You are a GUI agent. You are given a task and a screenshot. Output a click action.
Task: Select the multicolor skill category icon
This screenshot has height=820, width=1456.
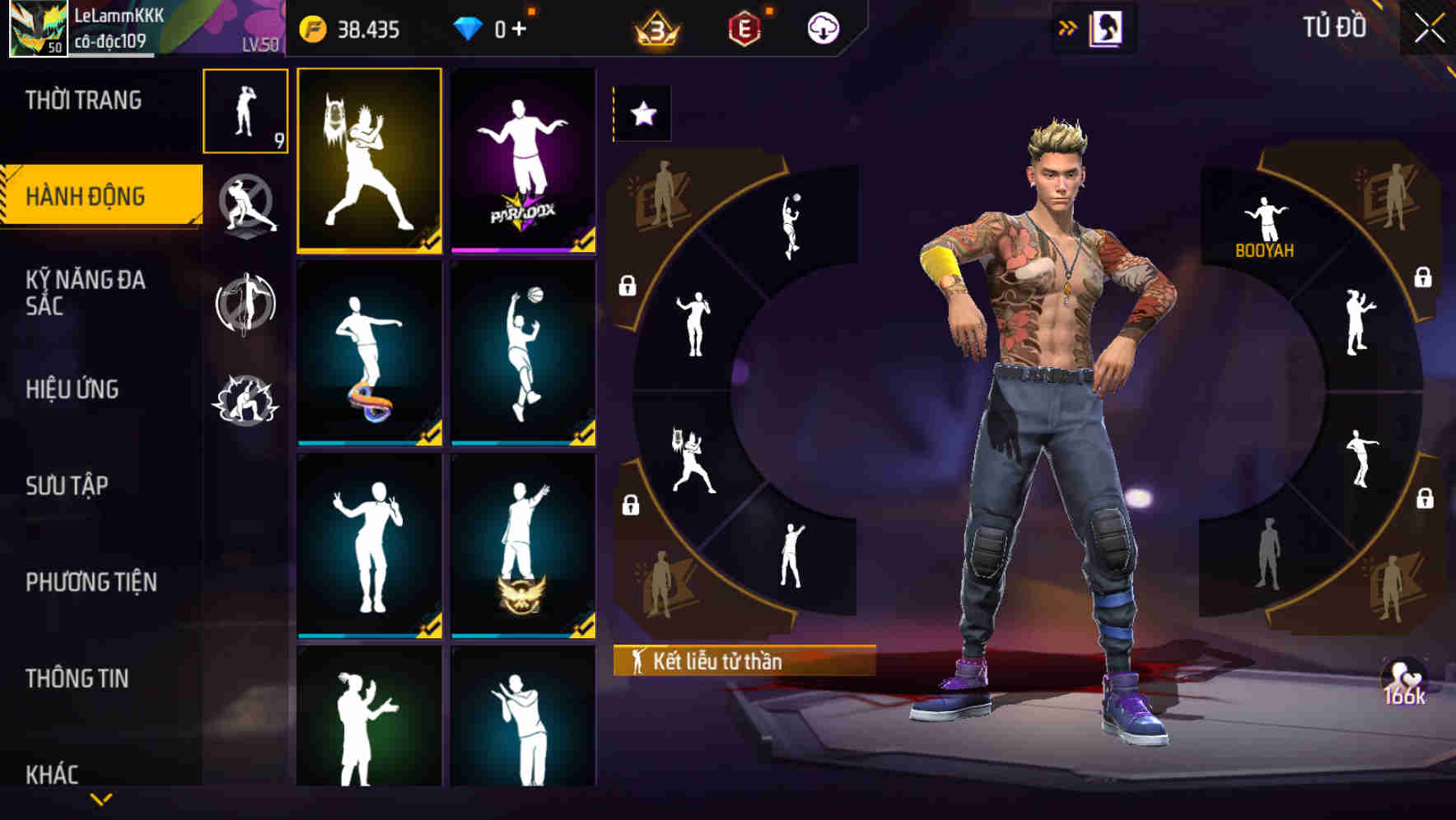click(x=245, y=305)
